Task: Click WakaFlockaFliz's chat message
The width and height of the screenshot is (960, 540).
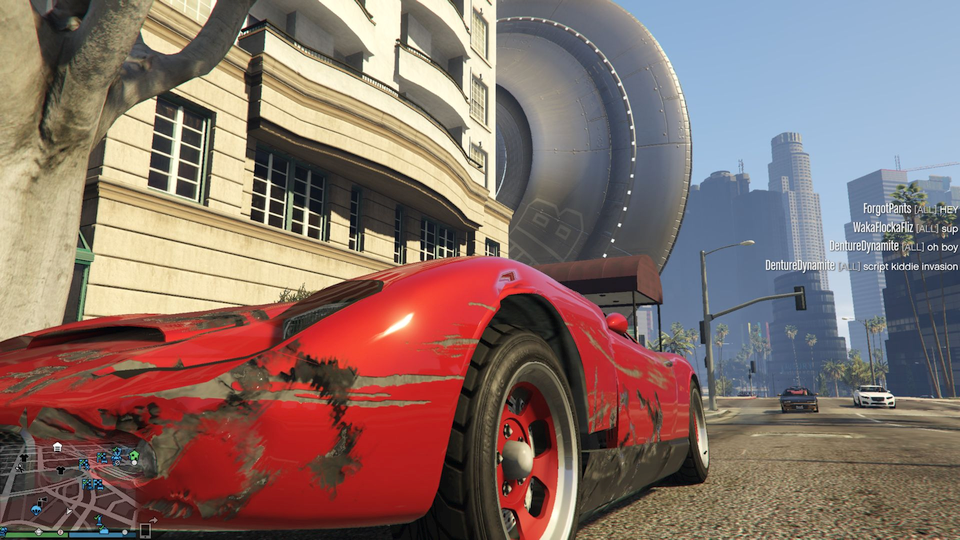Action: [x=905, y=227]
